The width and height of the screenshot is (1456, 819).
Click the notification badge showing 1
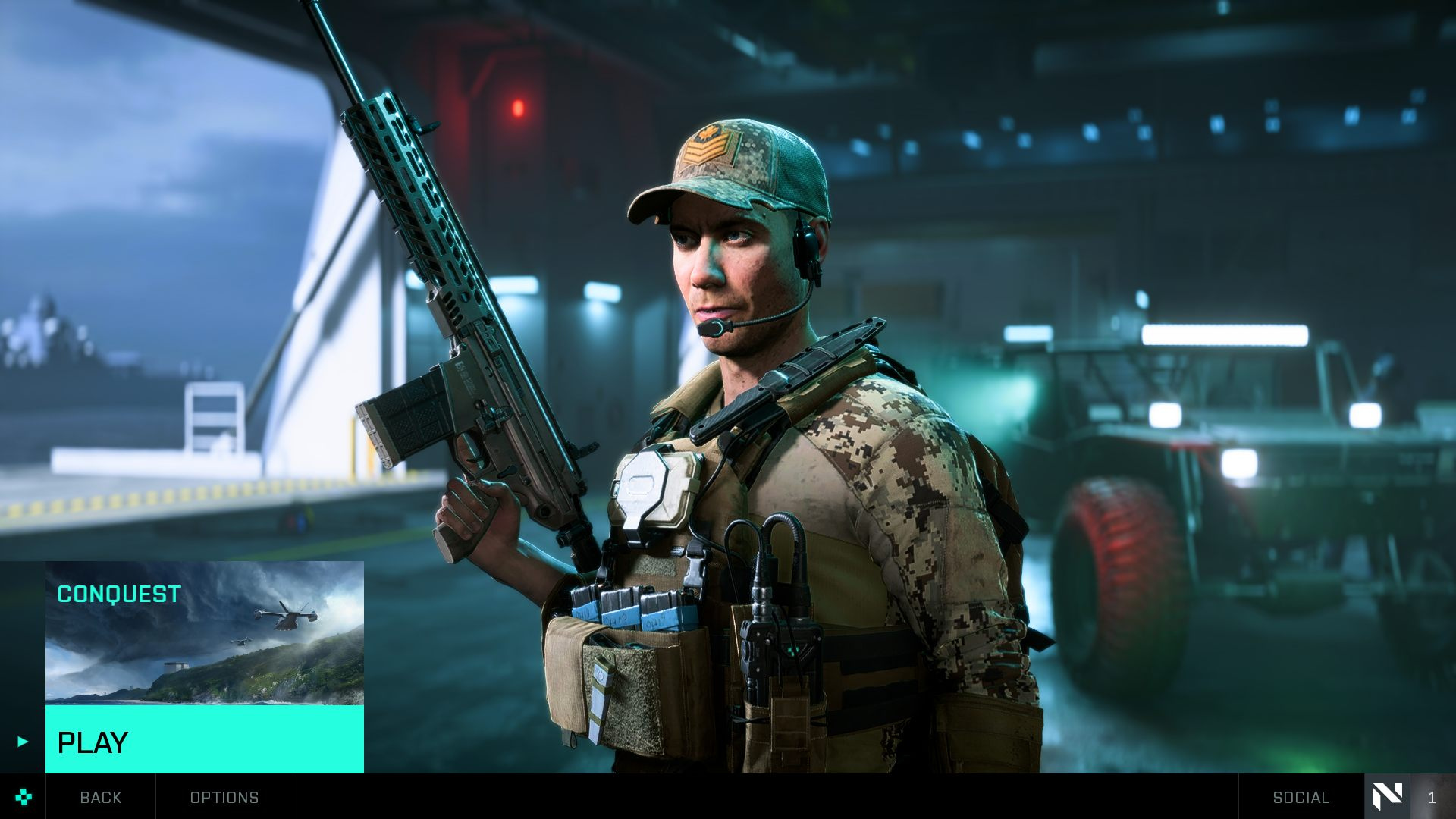point(1430,798)
